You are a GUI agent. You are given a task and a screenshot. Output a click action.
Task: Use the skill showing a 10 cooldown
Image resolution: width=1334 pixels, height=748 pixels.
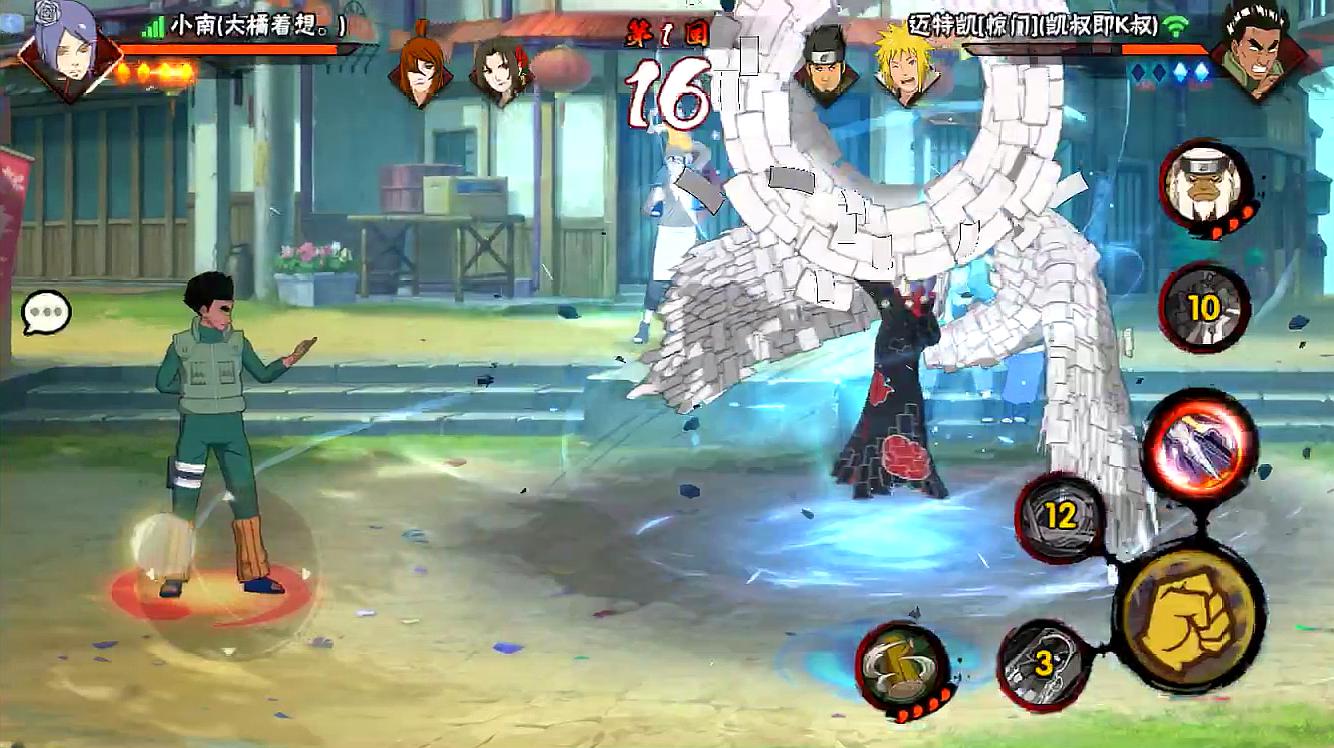point(1204,308)
